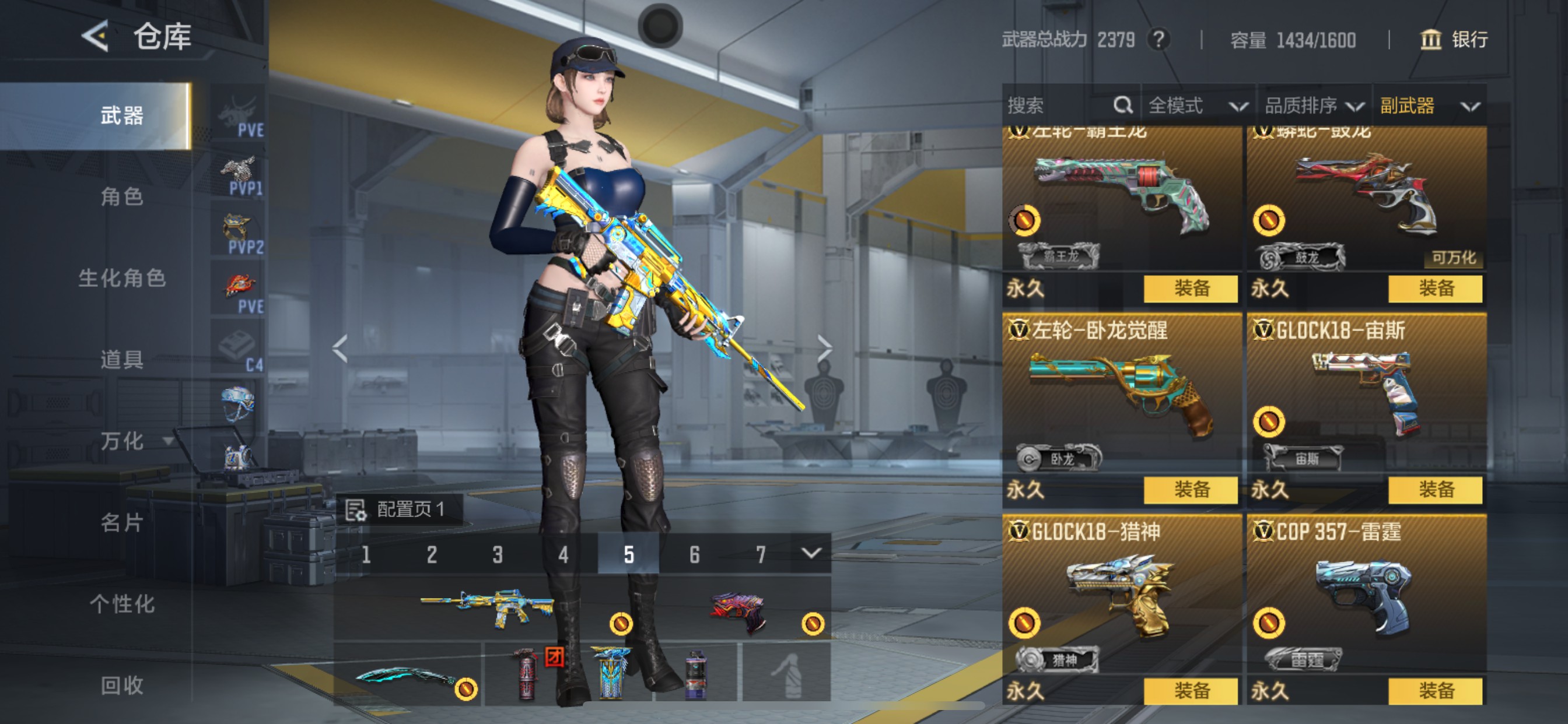Open the 回收 recycling section
The width and height of the screenshot is (1568, 724).
[x=122, y=686]
